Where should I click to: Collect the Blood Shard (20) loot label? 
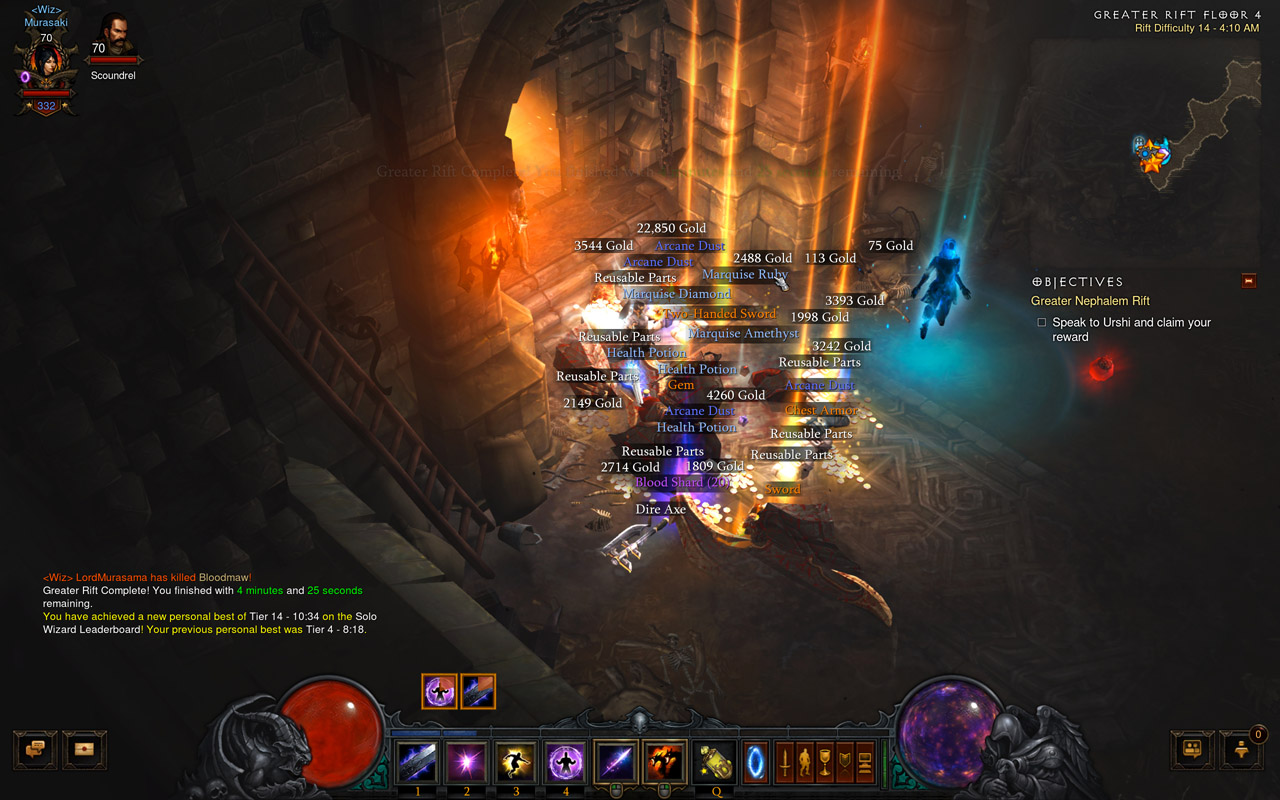coord(682,482)
